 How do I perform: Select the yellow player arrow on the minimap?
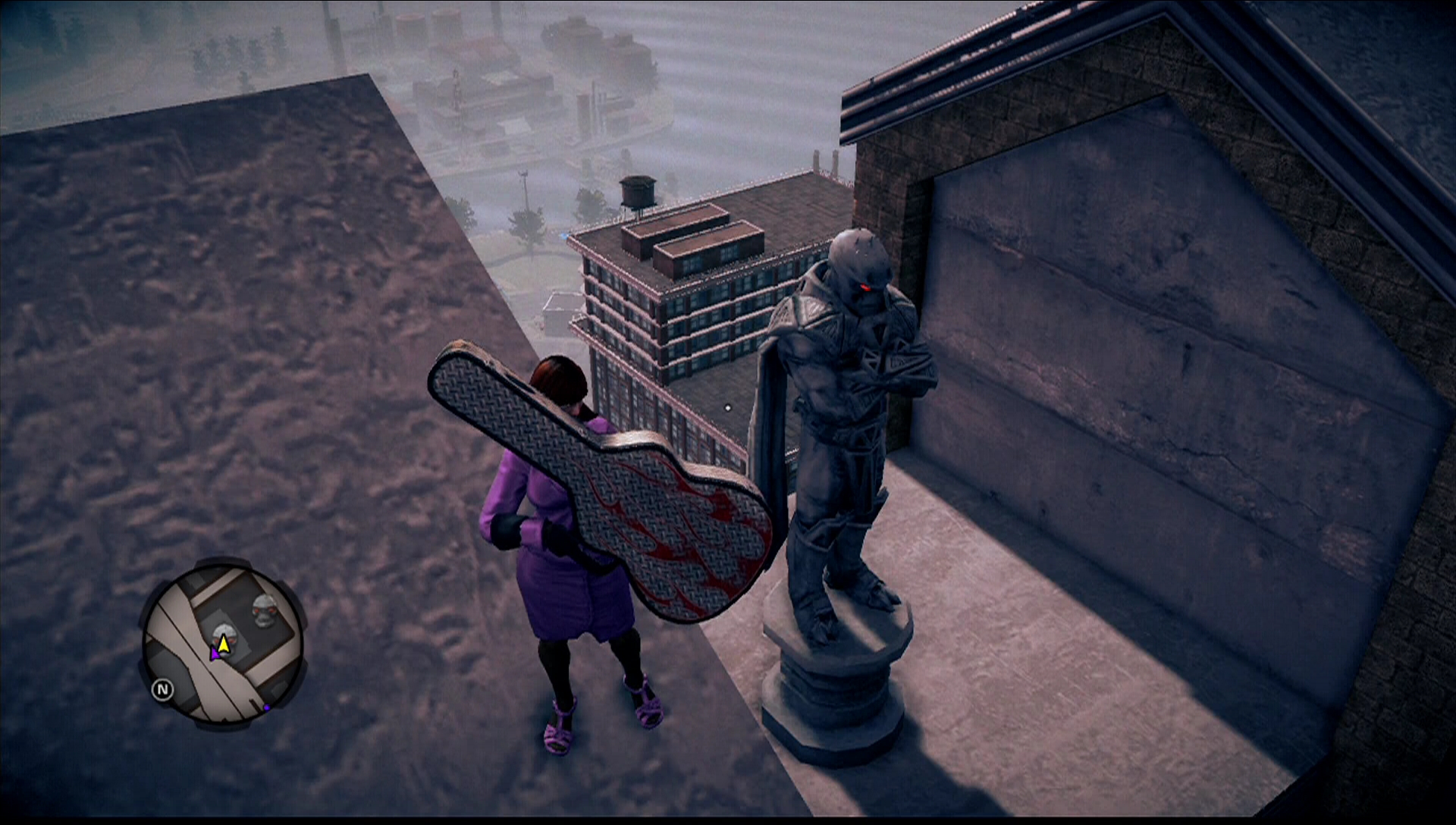point(223,645)
